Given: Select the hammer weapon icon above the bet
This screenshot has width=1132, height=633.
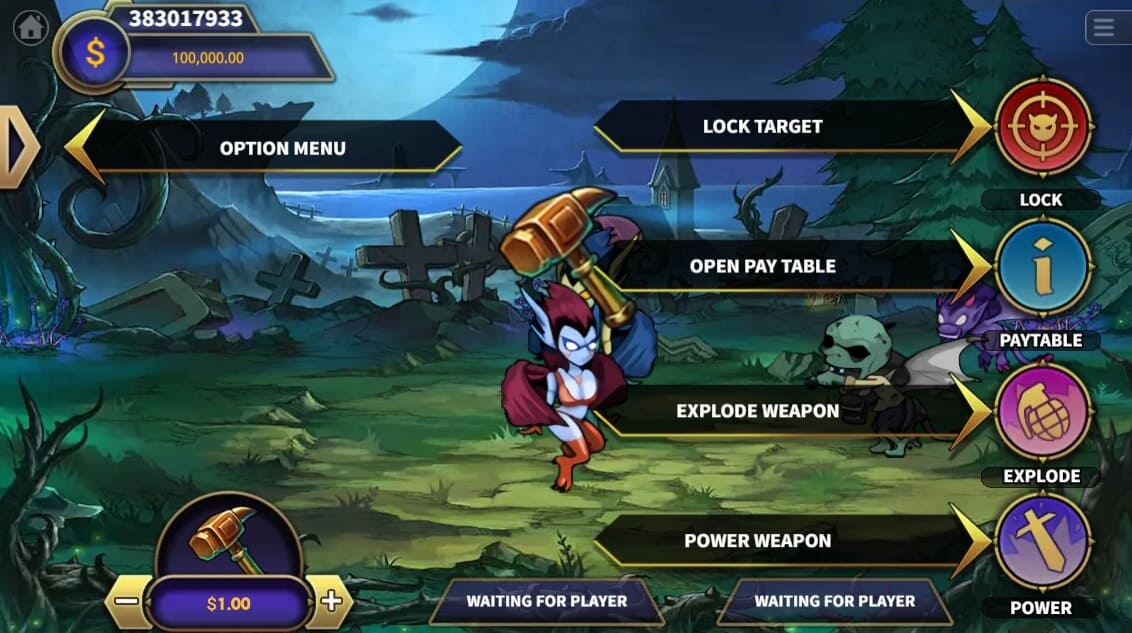Looking at the screenshot, I should [227, 538].
